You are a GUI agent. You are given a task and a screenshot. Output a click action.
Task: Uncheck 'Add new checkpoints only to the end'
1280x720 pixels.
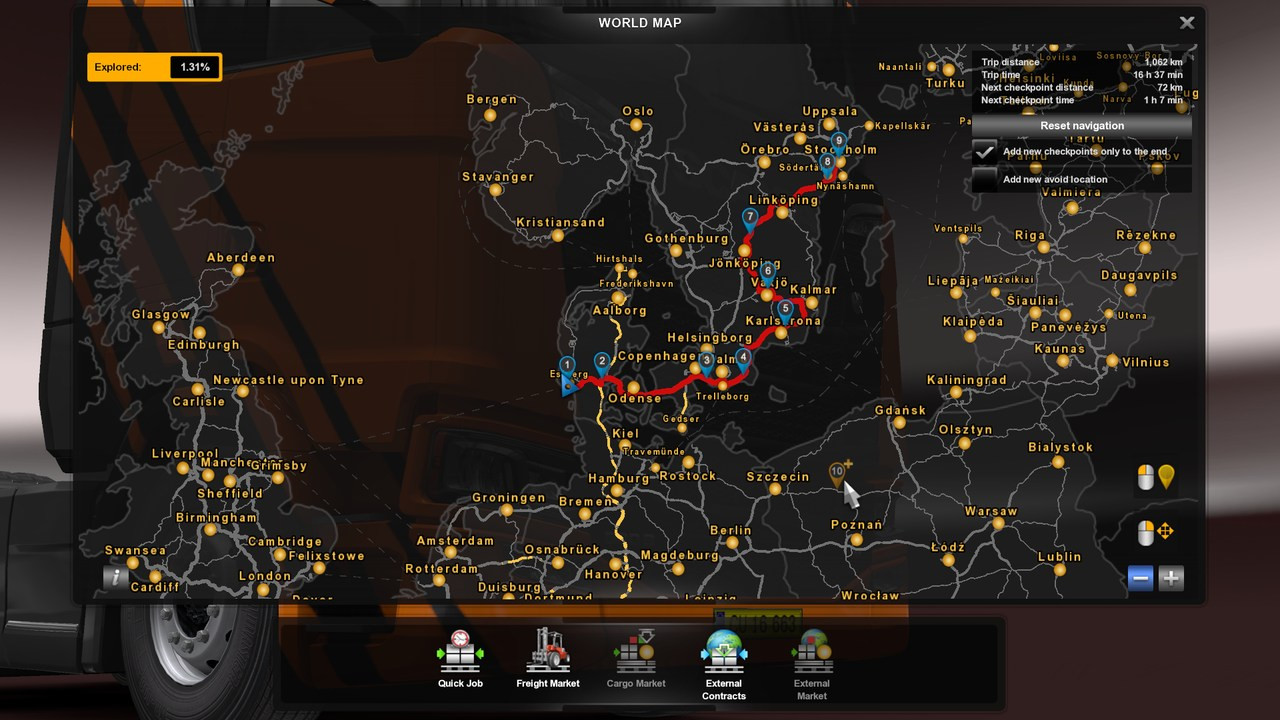coord(986,152)
